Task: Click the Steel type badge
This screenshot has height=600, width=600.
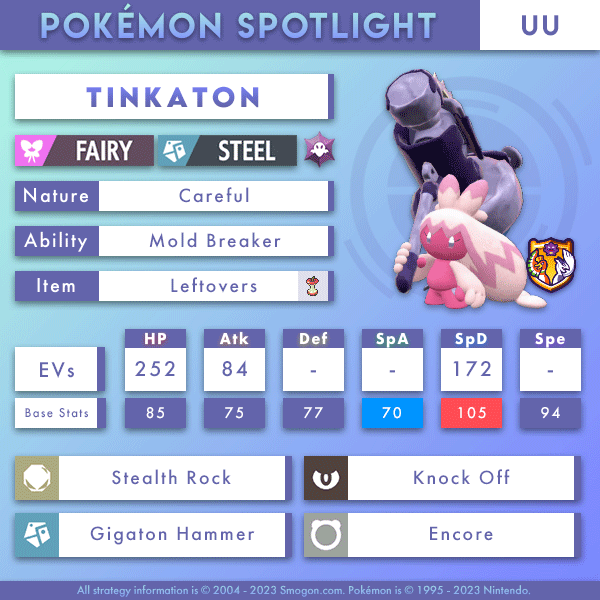Action: coord(229,151)
